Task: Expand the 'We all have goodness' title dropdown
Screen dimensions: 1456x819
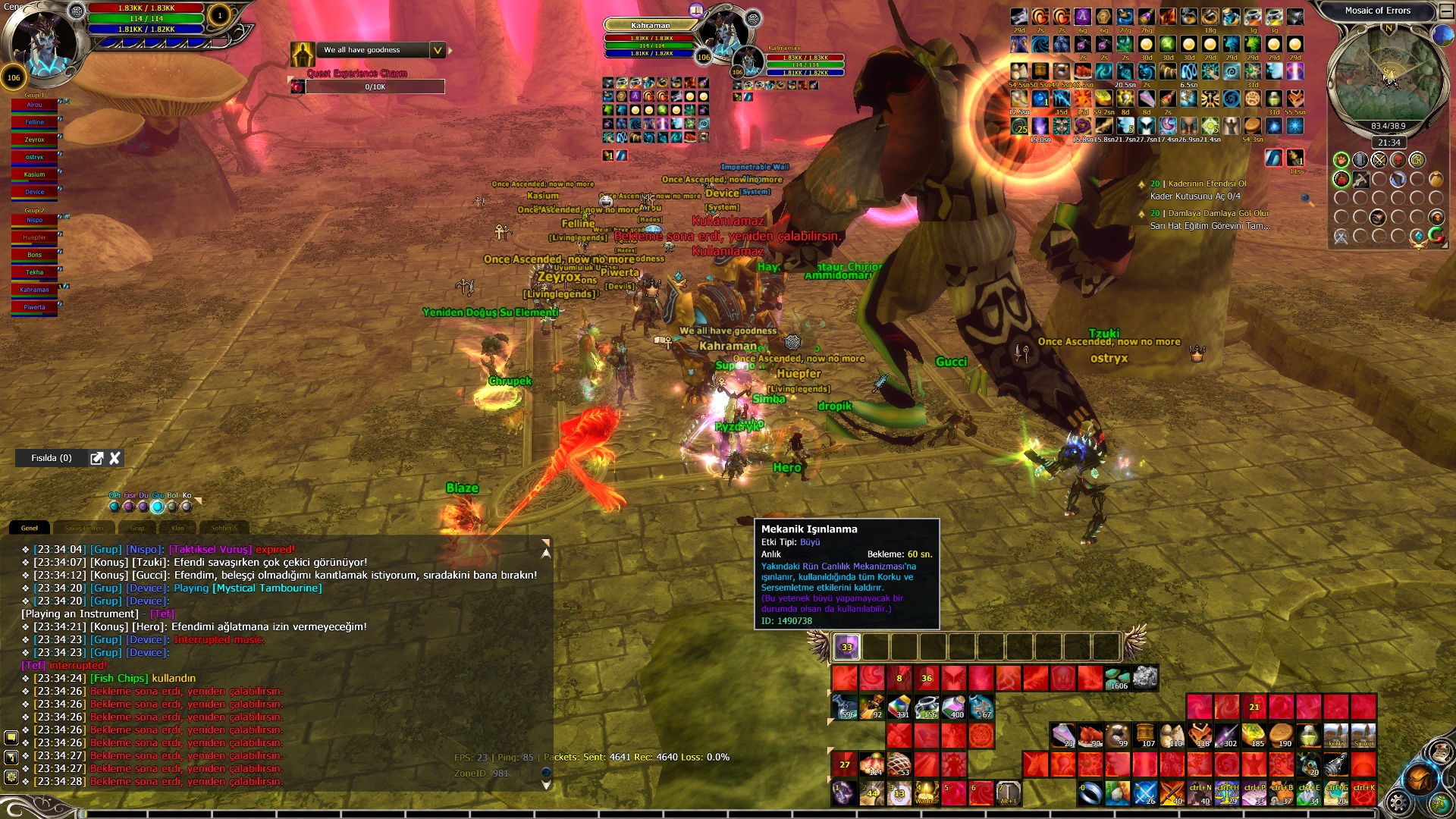Action: tap(438, 50)
